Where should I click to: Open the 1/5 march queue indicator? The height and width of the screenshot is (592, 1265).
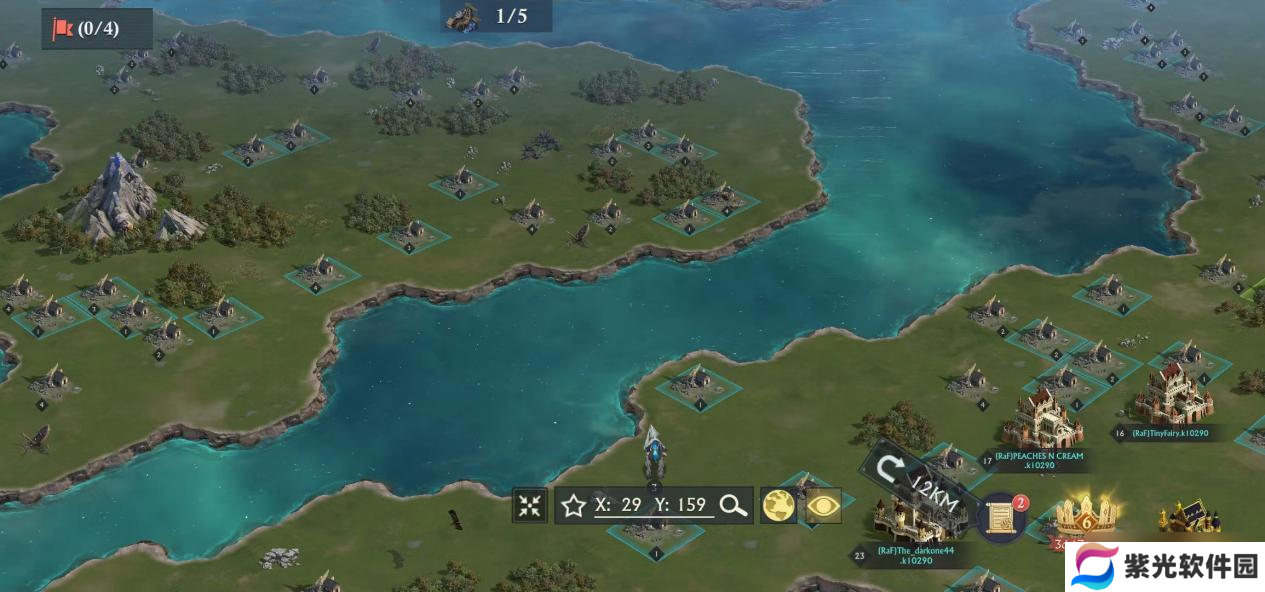click(x=496, y=16)
